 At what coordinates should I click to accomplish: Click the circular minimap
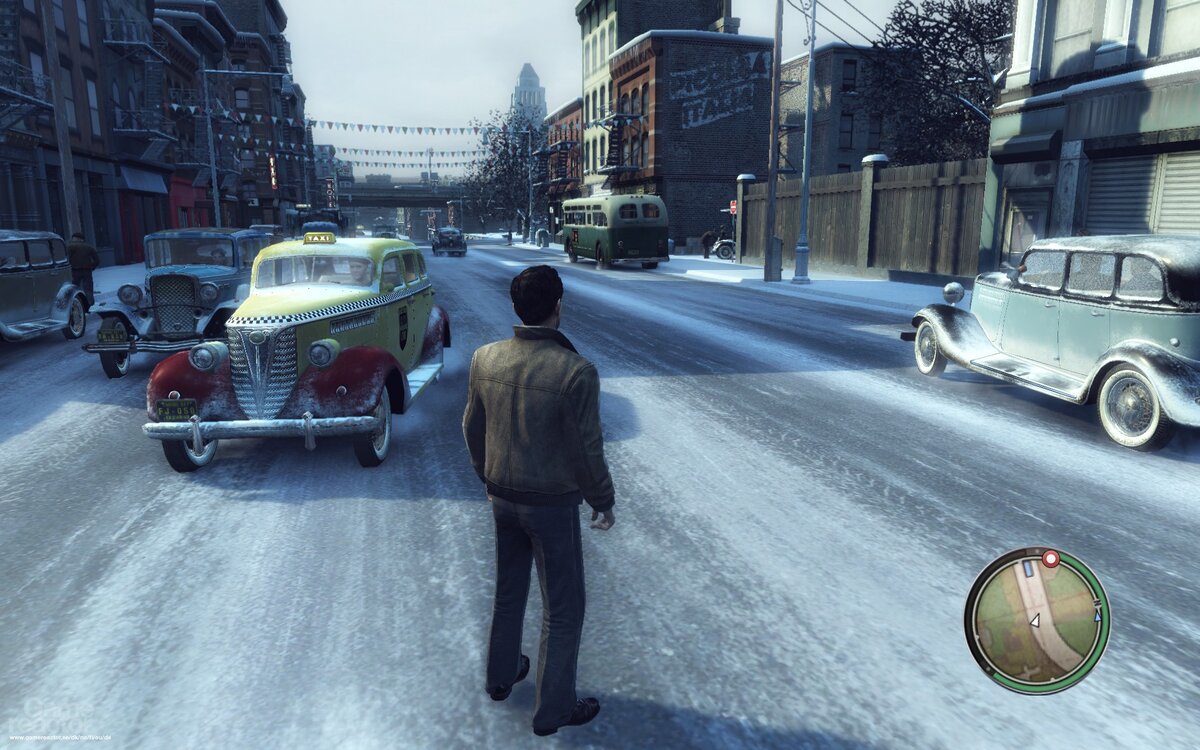1037,620
